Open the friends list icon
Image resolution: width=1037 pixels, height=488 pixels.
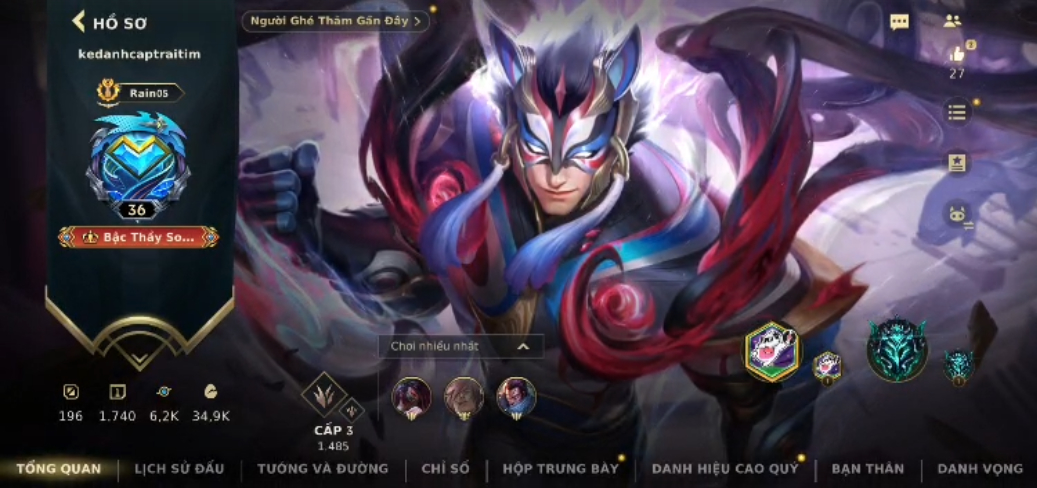point(951,21)
